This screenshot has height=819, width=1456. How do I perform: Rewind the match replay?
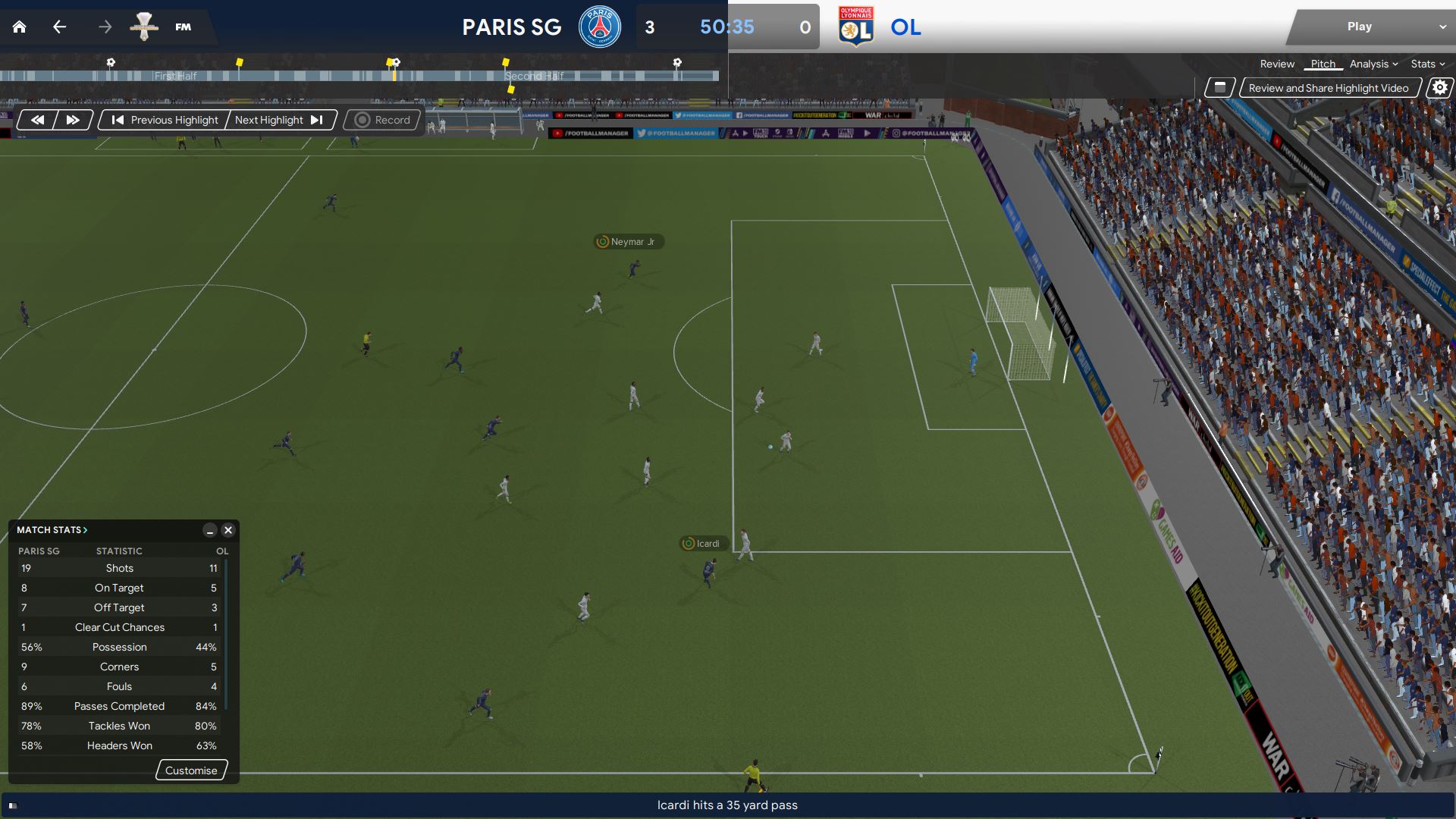(37, 120)
